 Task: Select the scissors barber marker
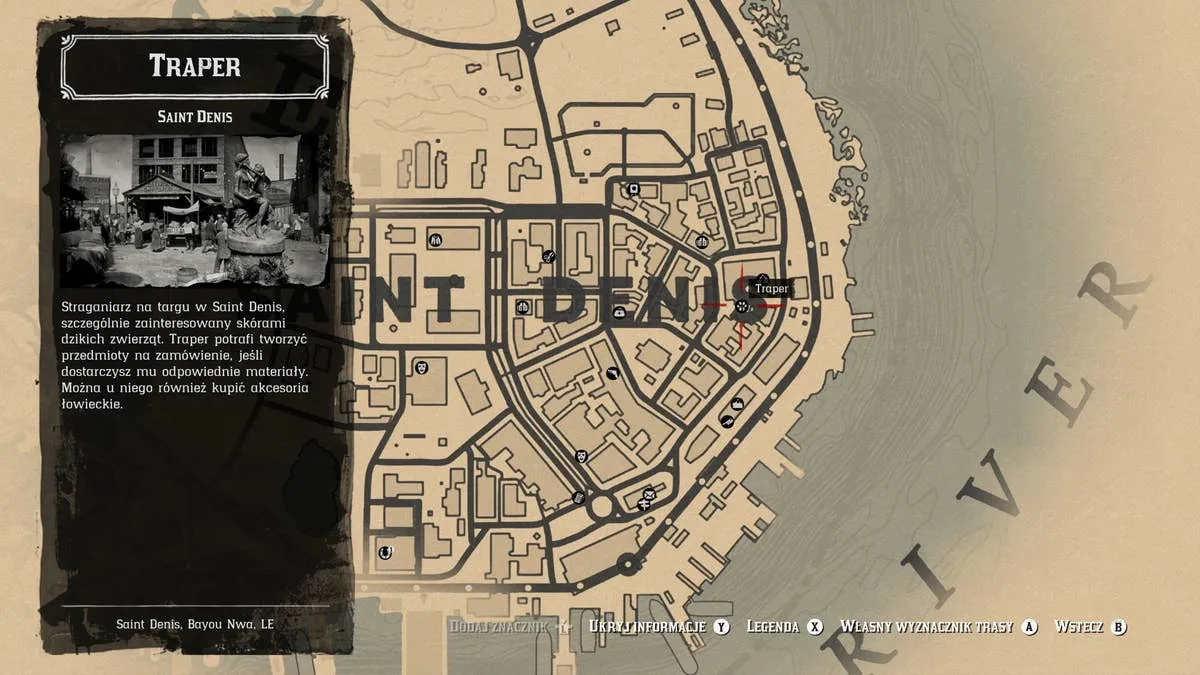click(x=548, y=257)
